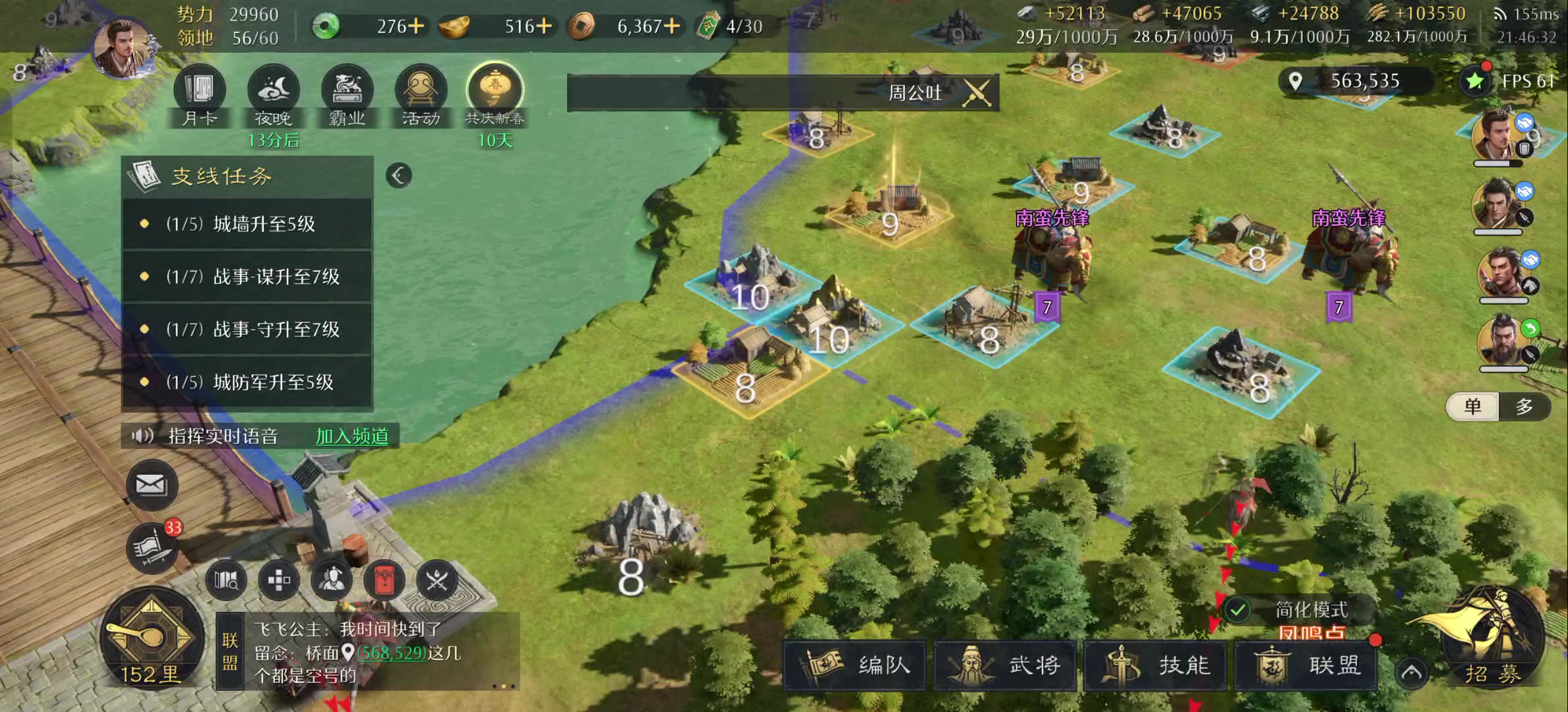The height and width of the screenshot is (712, 1568).
Task: Switch to 多 multi-select mode
Action: coord(1524,407)
